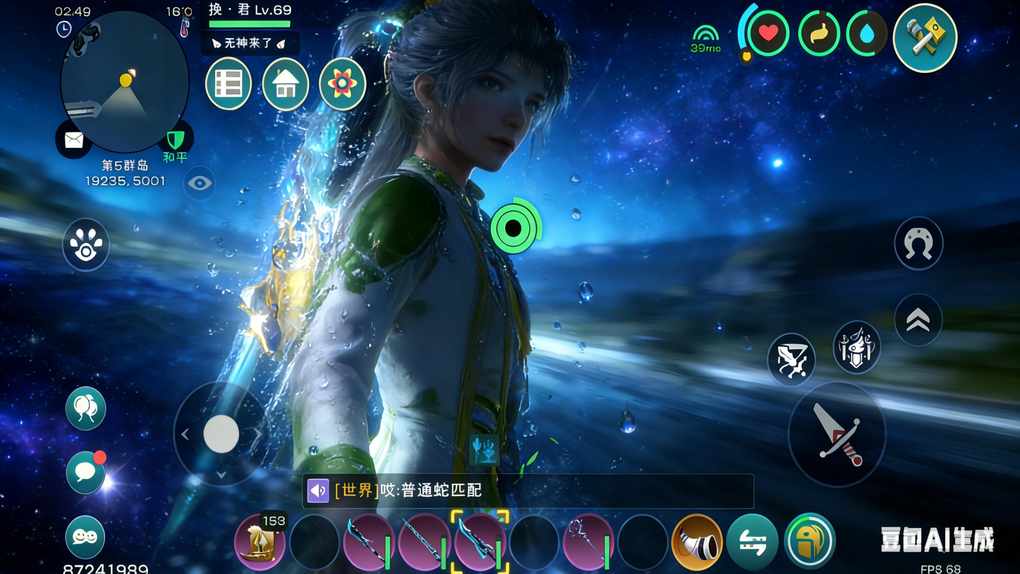Click the world chat message bar
1020x574 pixels.
tap(528, 491)
